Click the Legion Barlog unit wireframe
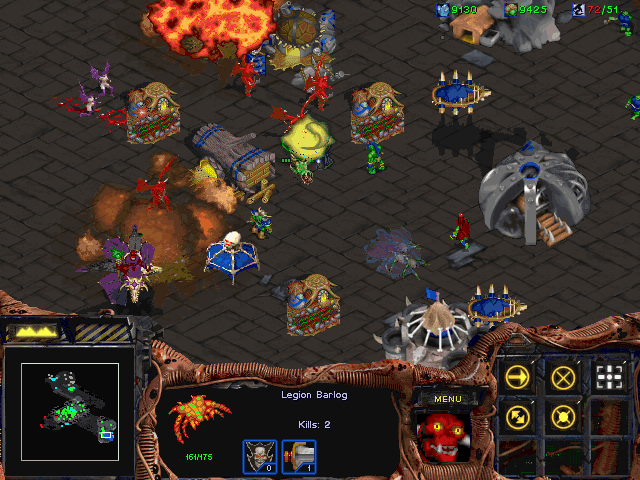 [x=198, y=413]
